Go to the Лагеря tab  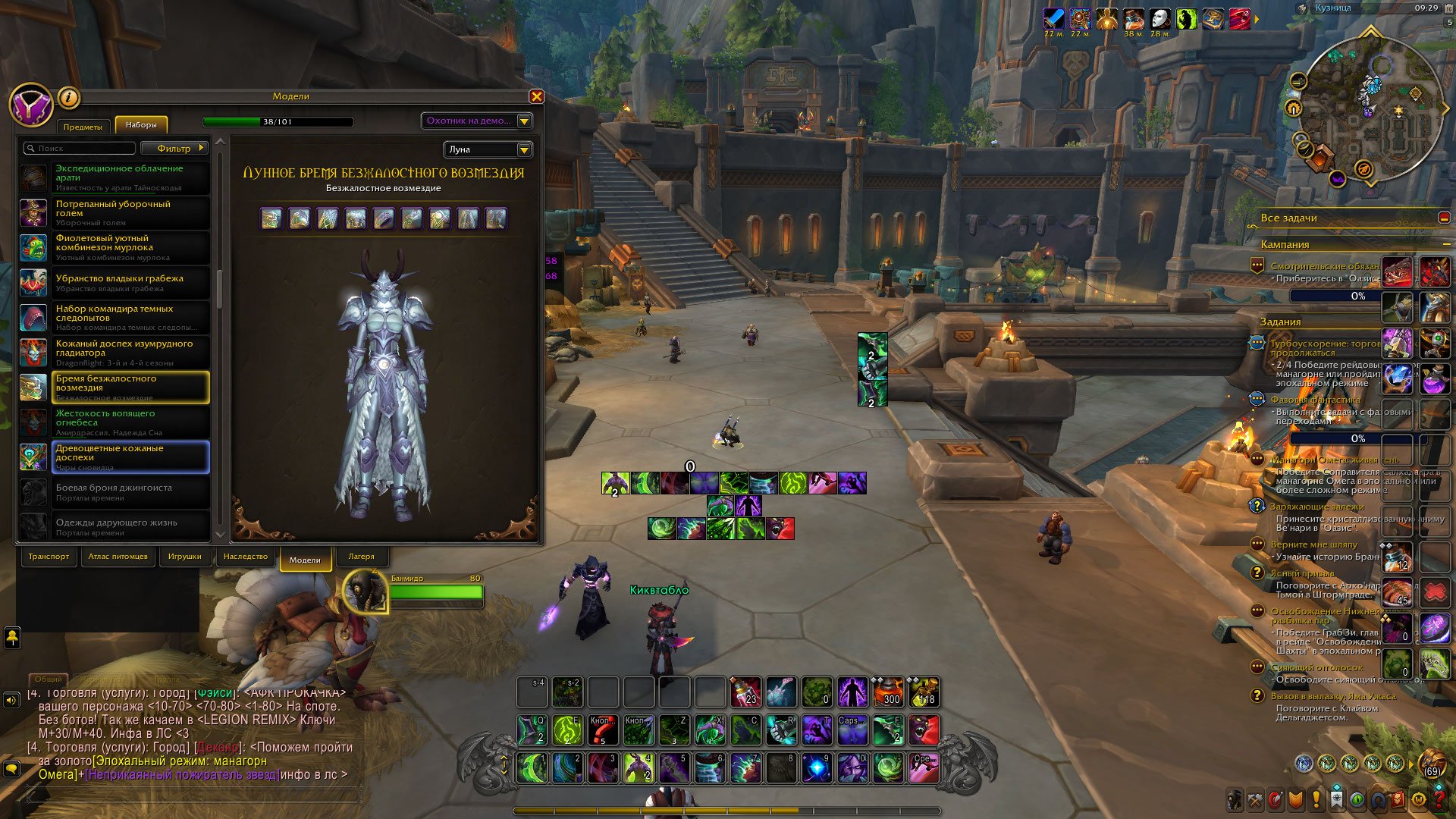tap(361, 557)
